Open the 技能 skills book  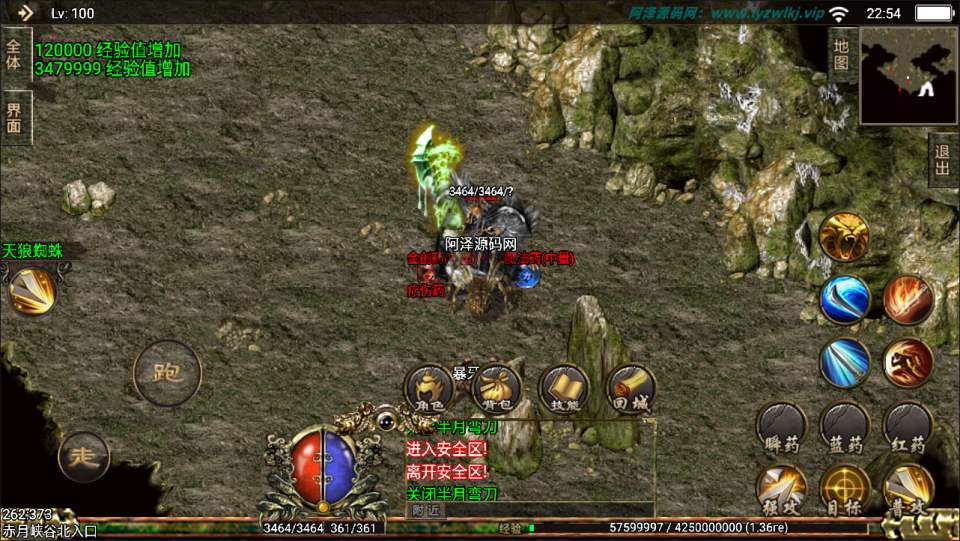point(564,391)
